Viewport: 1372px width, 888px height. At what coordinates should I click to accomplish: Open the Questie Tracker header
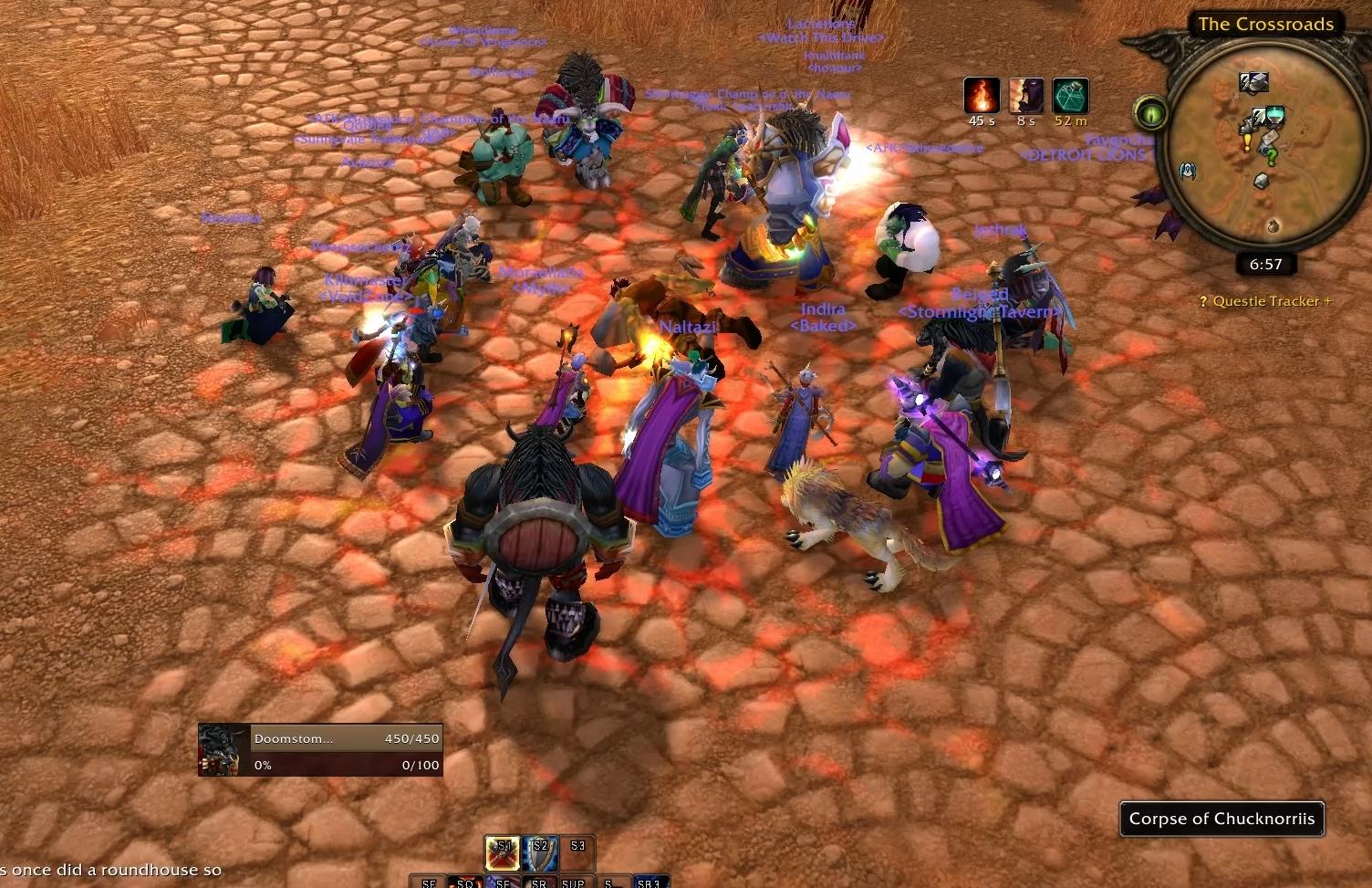[x=1265, y=301]
